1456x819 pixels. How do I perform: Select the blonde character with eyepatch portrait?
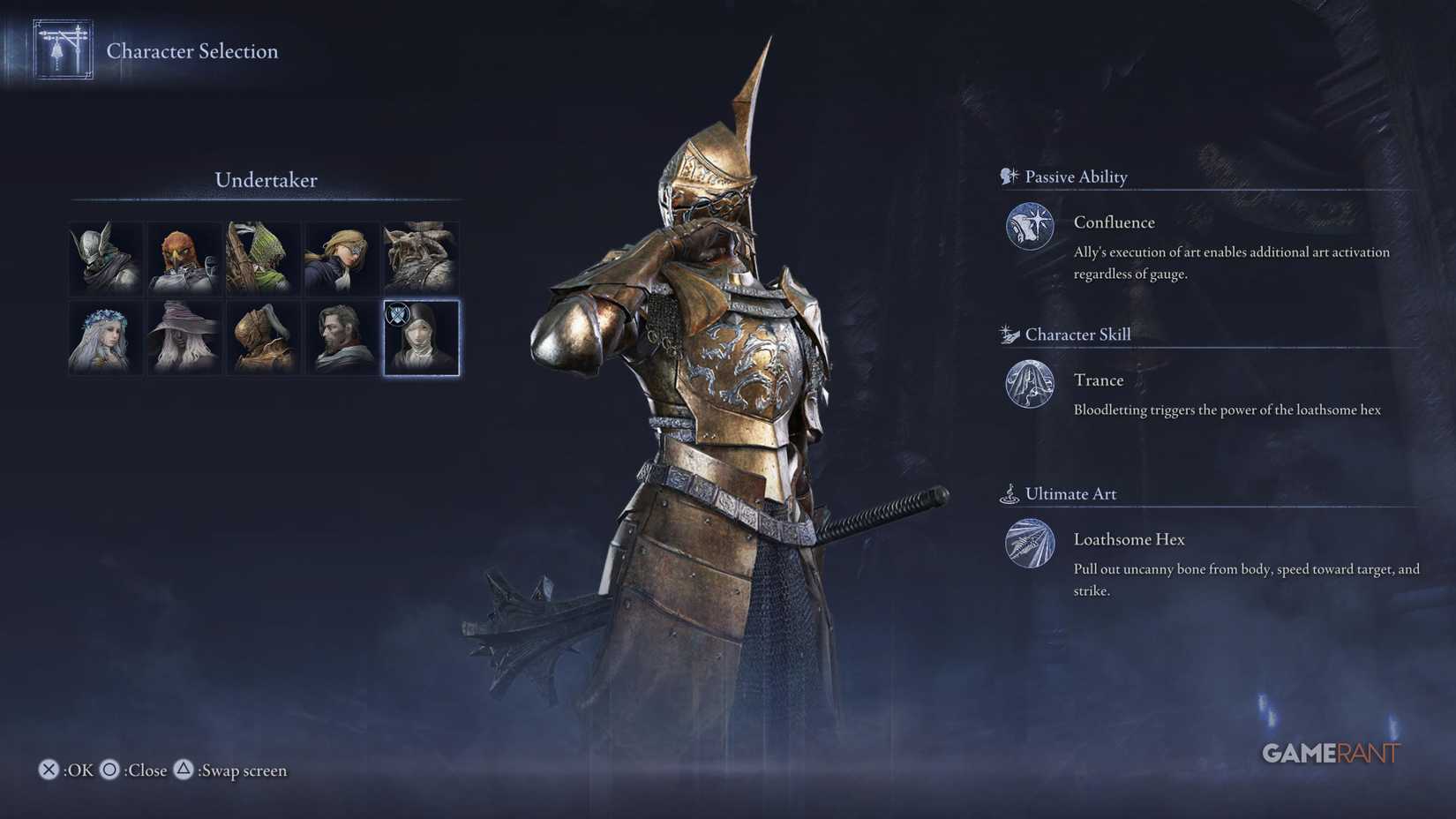tap(342, 258)
